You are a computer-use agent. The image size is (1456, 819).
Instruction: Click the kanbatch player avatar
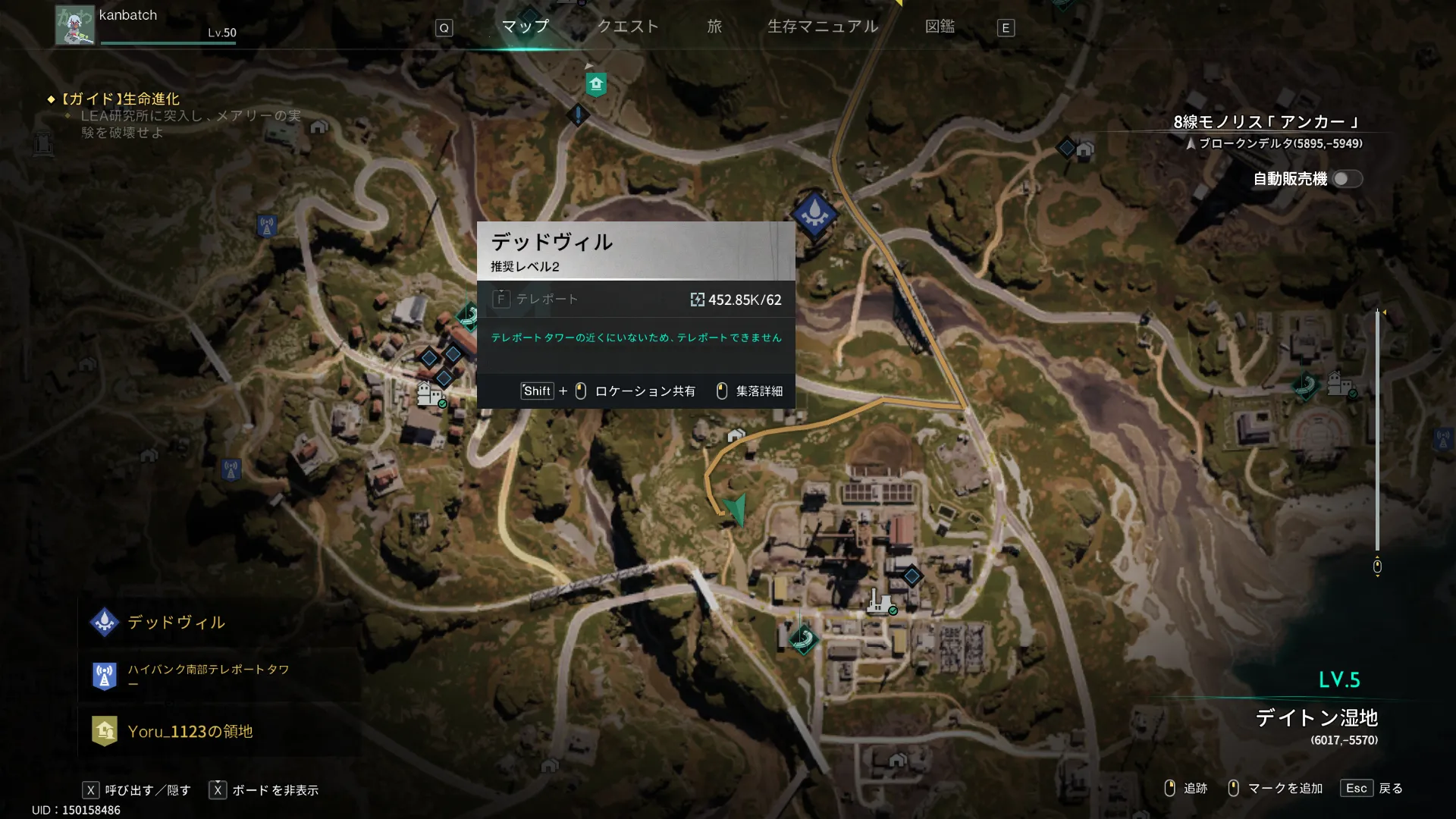coord(74,25)
